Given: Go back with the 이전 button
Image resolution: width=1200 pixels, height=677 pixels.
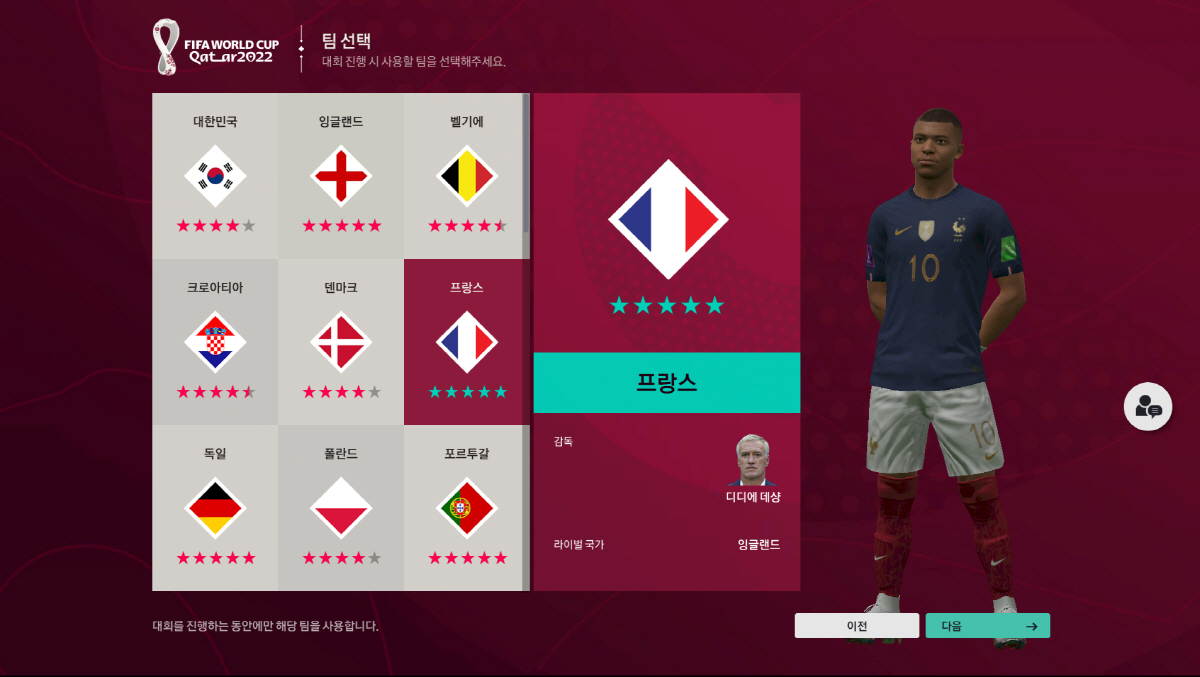Looking at the screenshot, I should [856, 626].
